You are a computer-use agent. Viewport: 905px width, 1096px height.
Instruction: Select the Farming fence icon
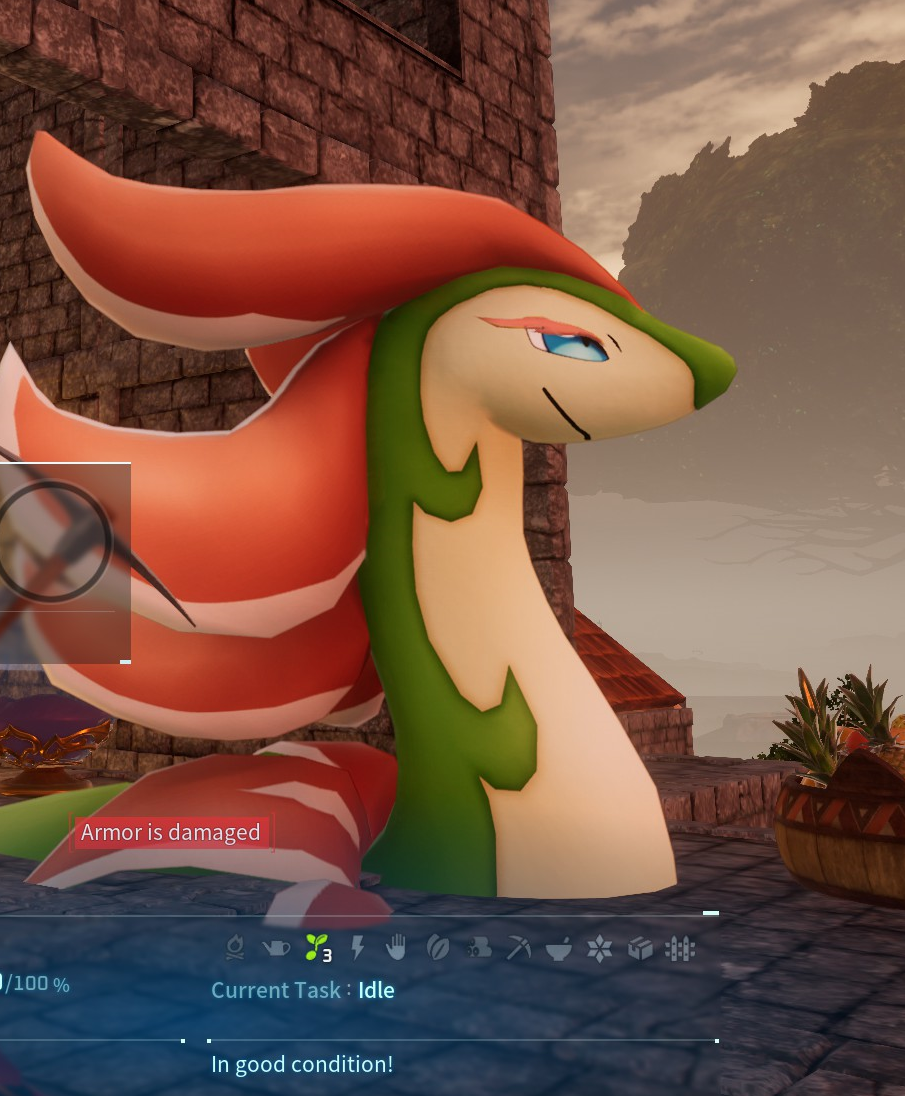[680, 947]
